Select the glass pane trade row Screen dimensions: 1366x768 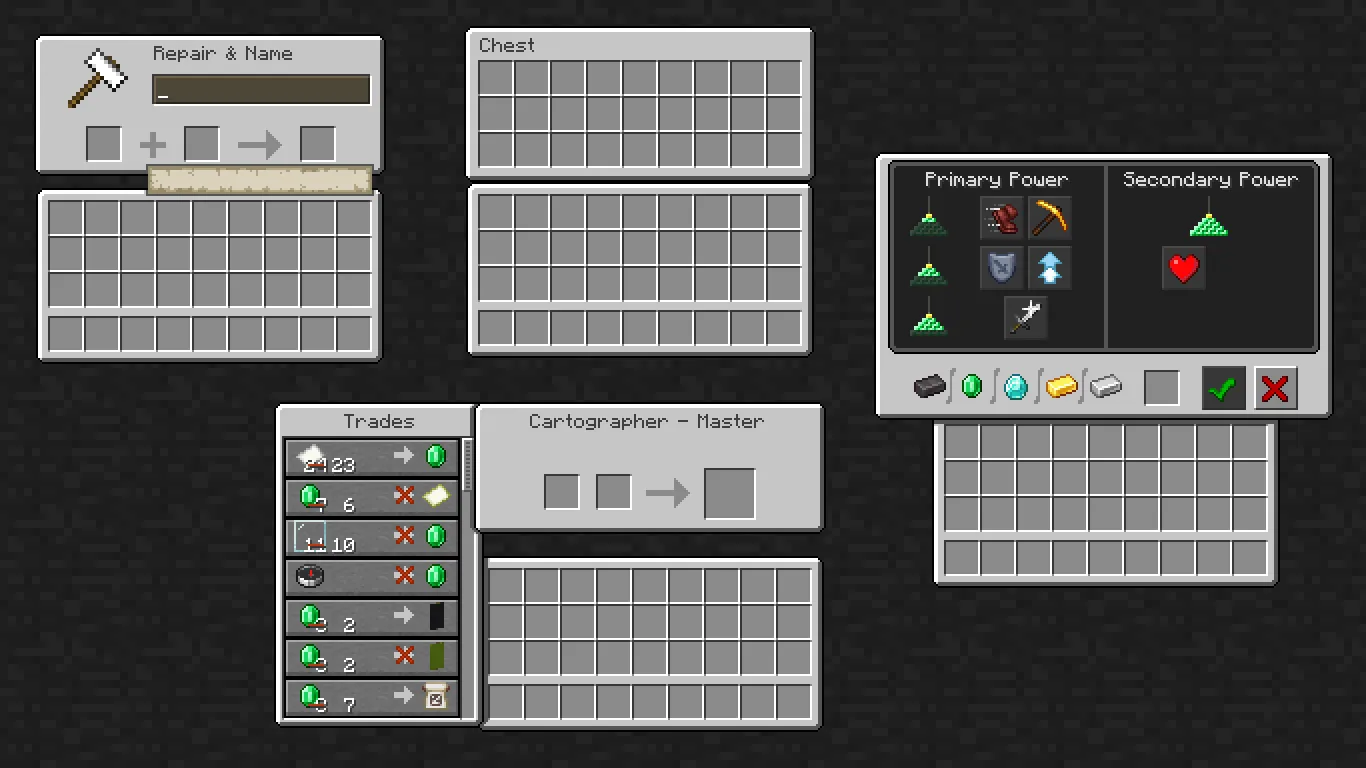pos(372,497)
